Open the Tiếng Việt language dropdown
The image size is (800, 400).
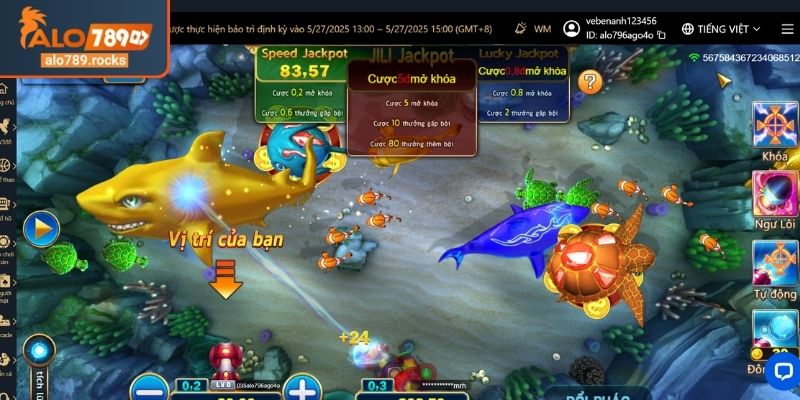pyautogui.click(x=721, y=29)
